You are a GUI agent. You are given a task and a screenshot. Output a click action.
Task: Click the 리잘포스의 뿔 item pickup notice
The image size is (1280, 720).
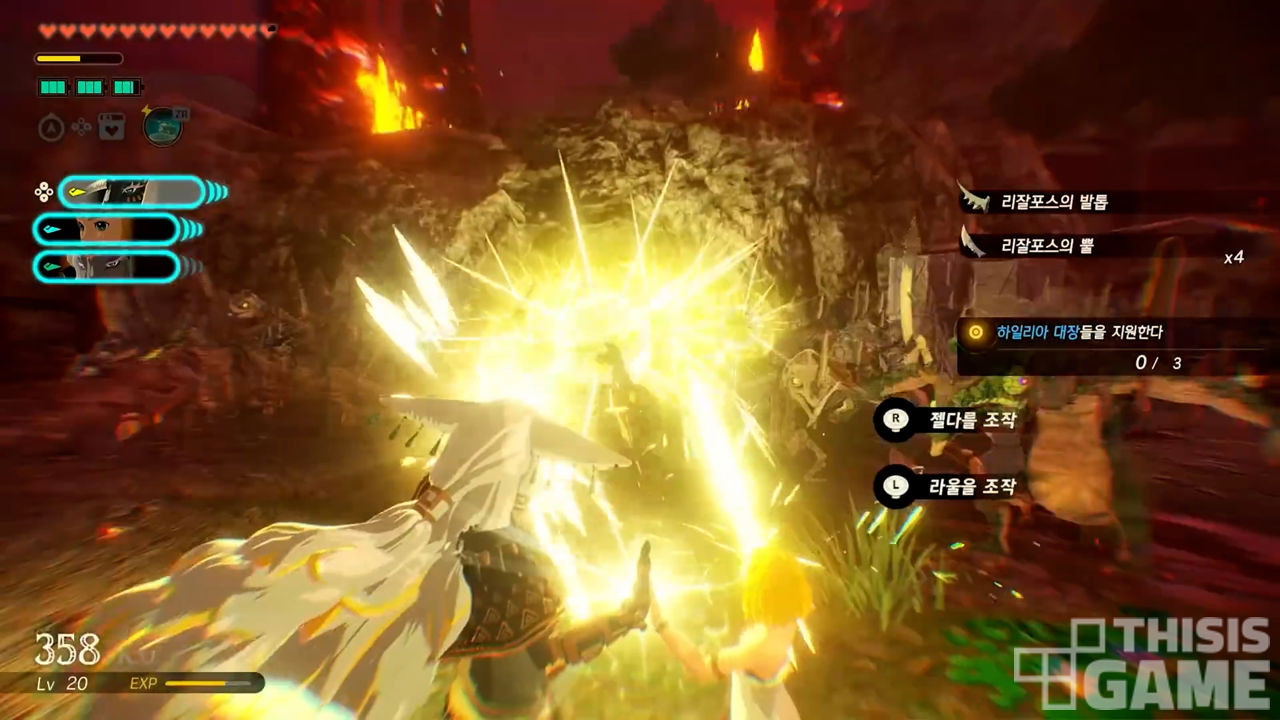point(1048,244)
